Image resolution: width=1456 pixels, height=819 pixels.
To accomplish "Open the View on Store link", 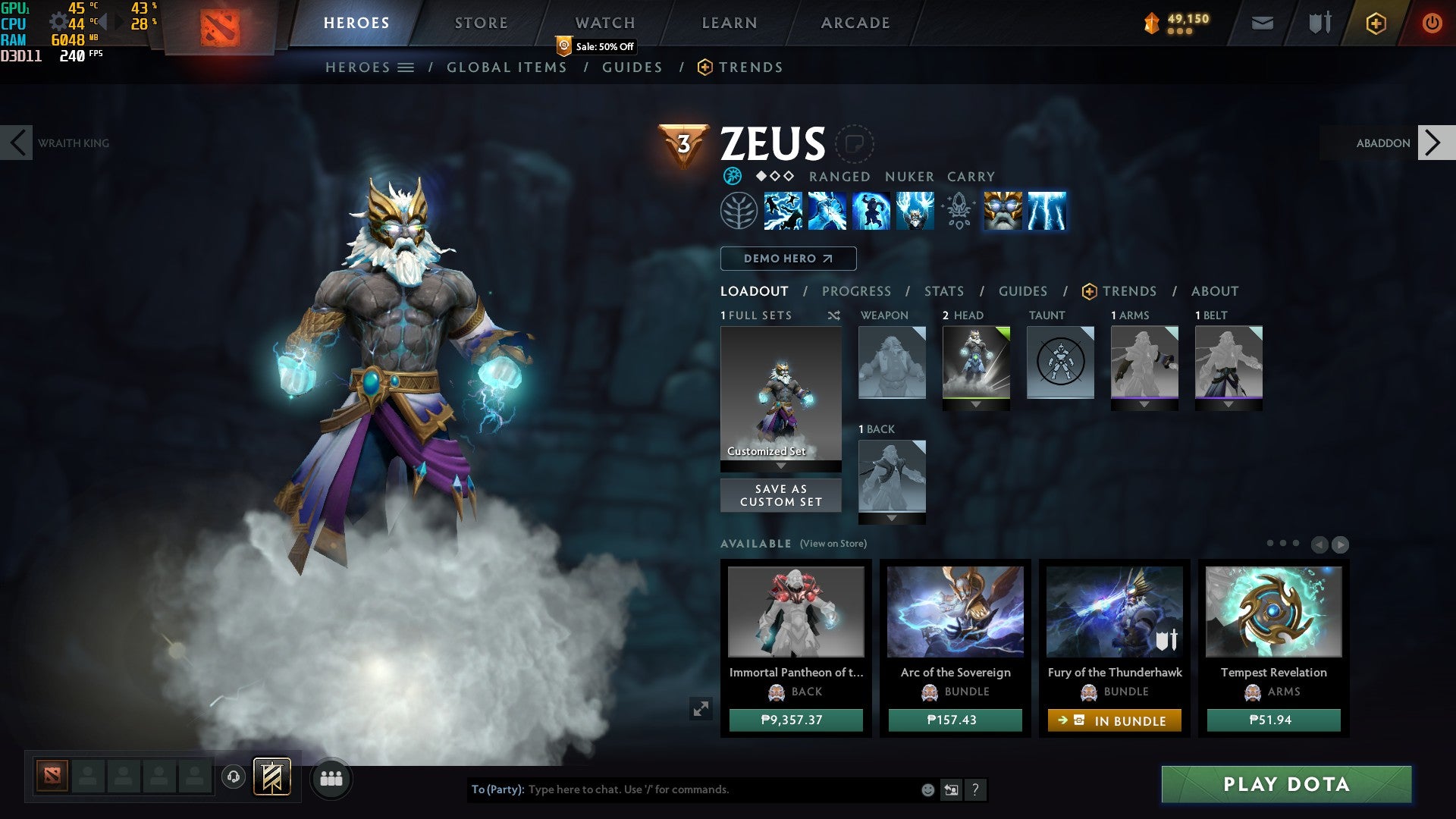I will tap(833, 544).
